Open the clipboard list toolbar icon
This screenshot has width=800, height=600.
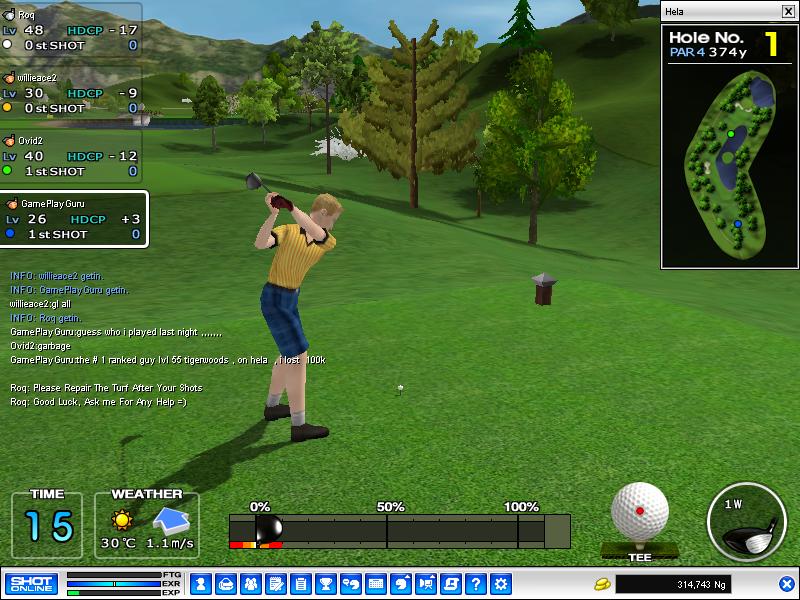coord(300,583)
